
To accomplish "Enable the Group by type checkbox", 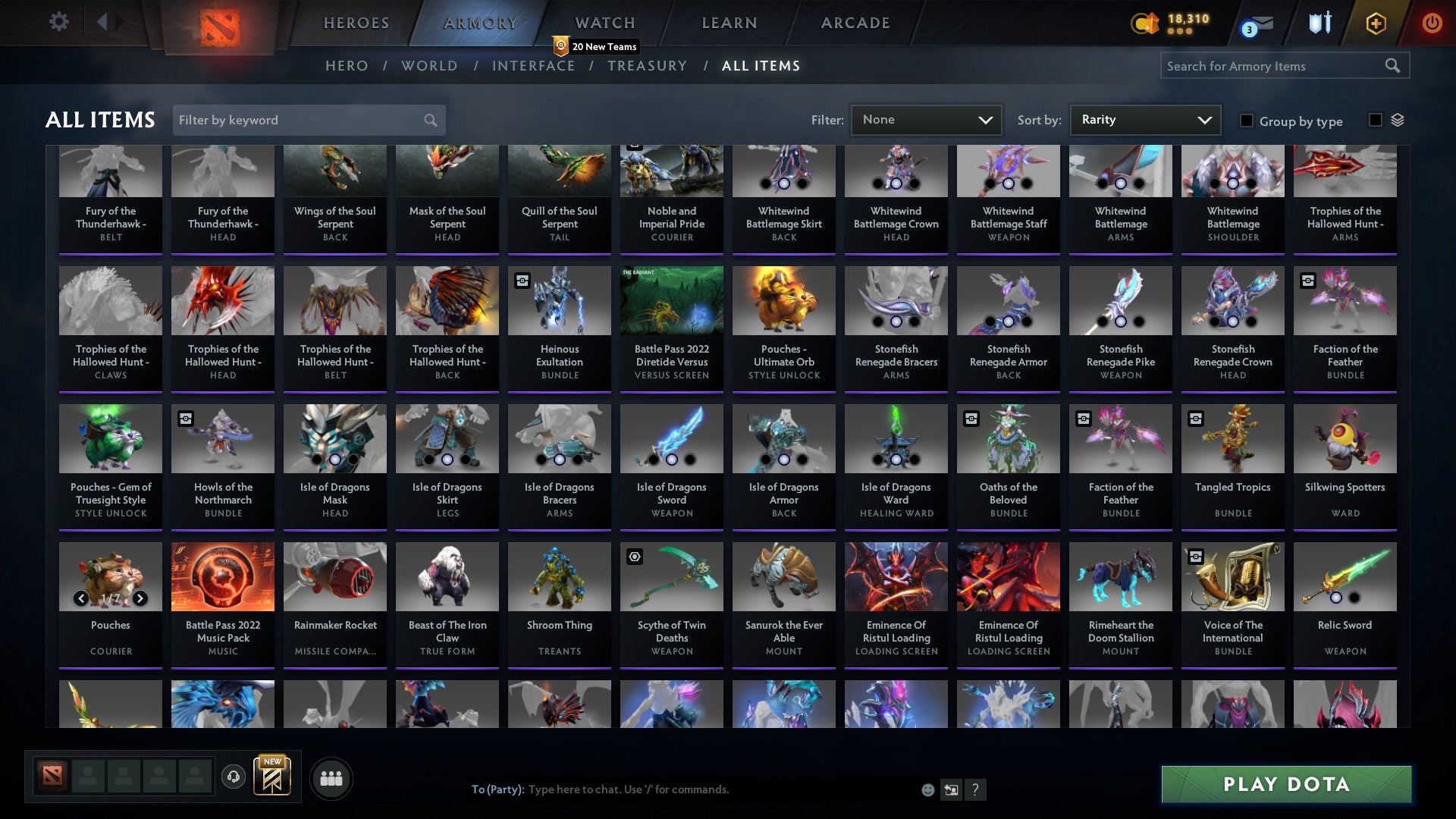I will [x=1246, y=120].
